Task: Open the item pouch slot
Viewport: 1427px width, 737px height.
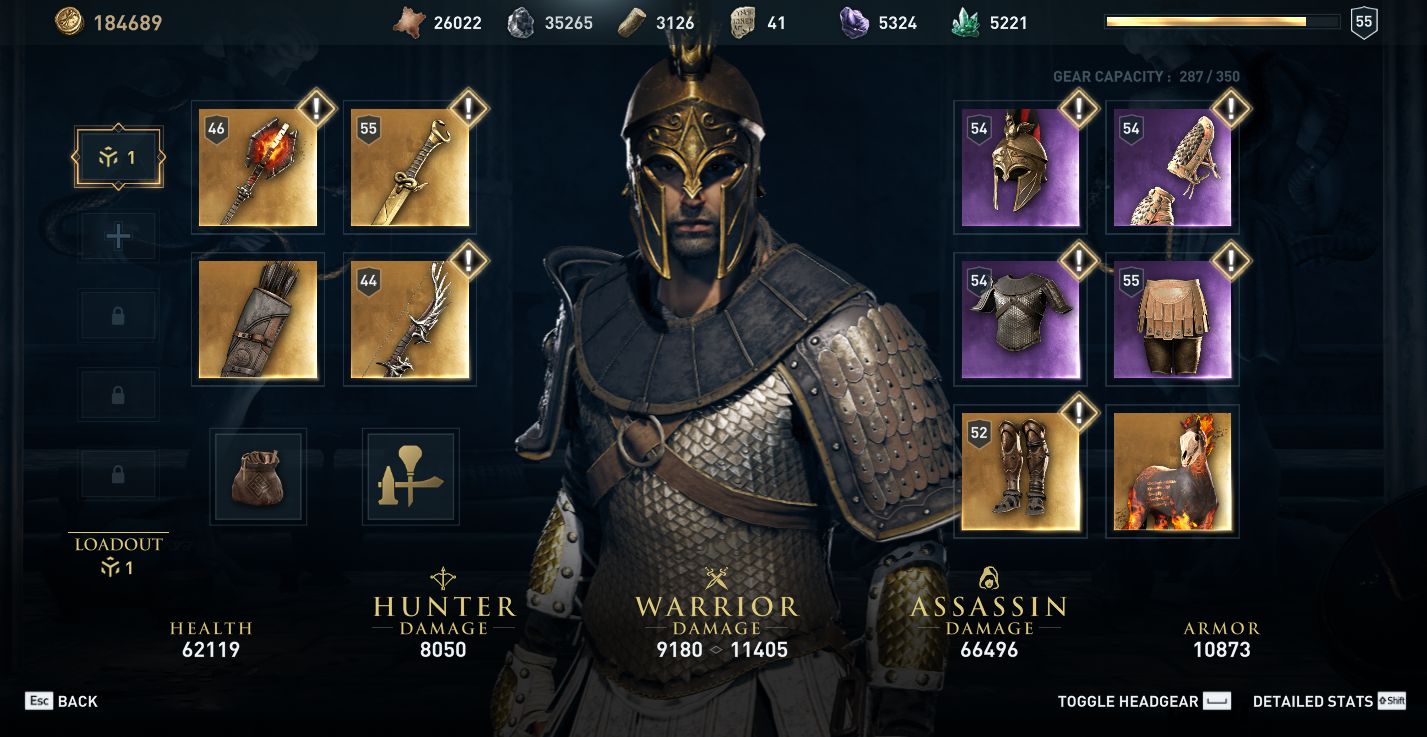Action: [257, 476]
